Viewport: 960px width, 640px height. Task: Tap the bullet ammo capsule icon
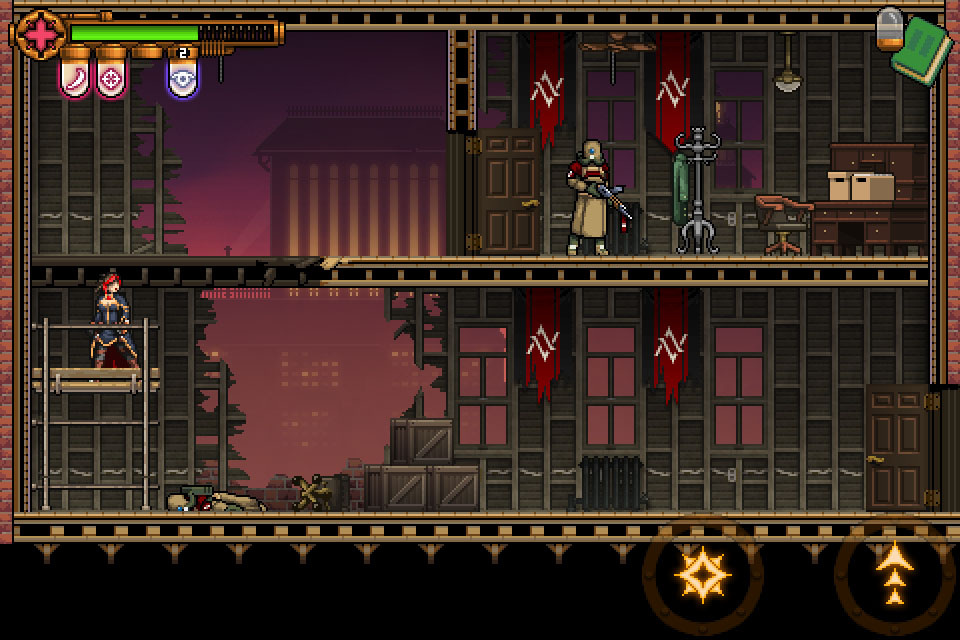pos(889,28)
